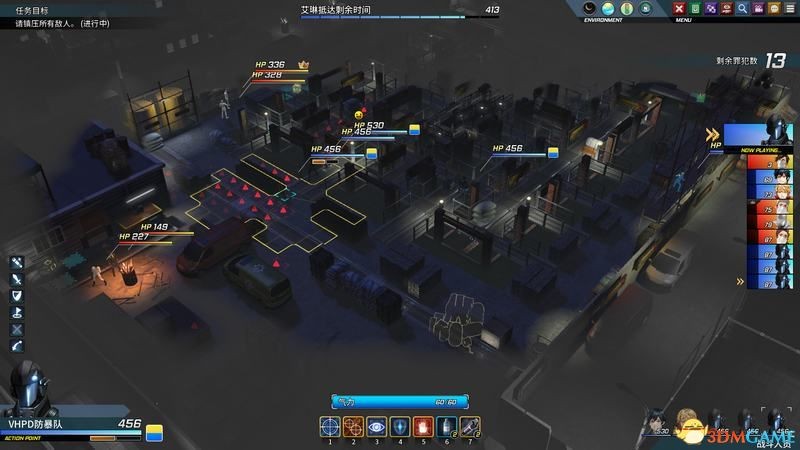Click the red X menu button

click(681, 9)
